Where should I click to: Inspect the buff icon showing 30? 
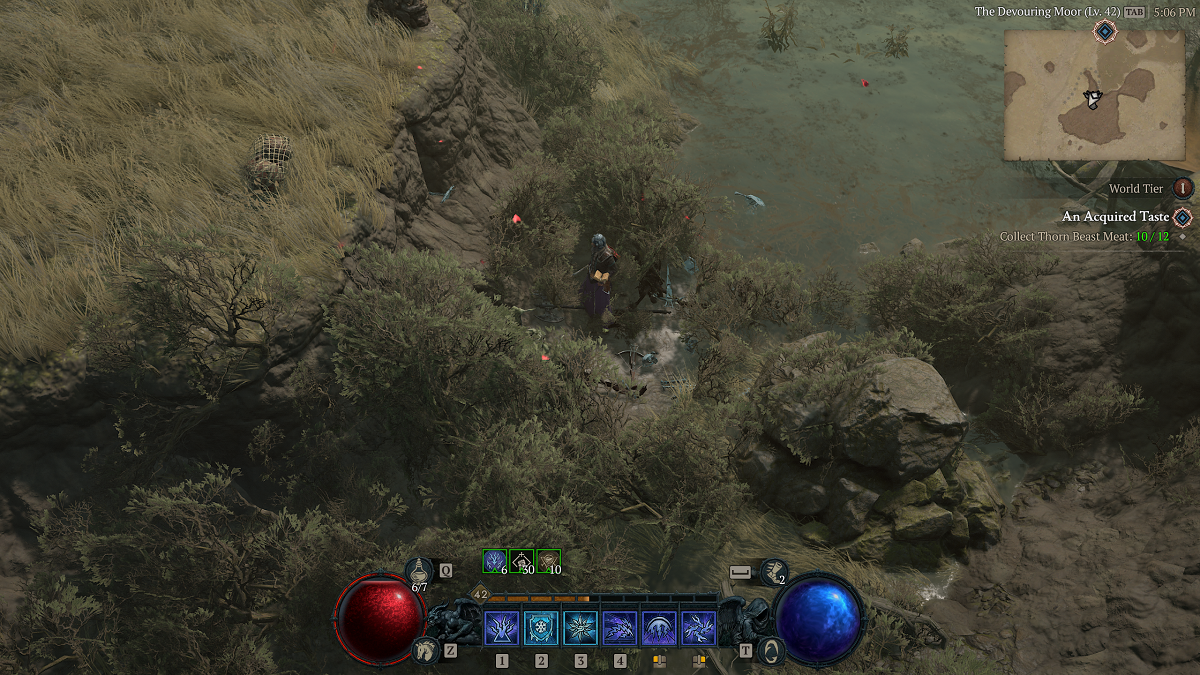521,561
